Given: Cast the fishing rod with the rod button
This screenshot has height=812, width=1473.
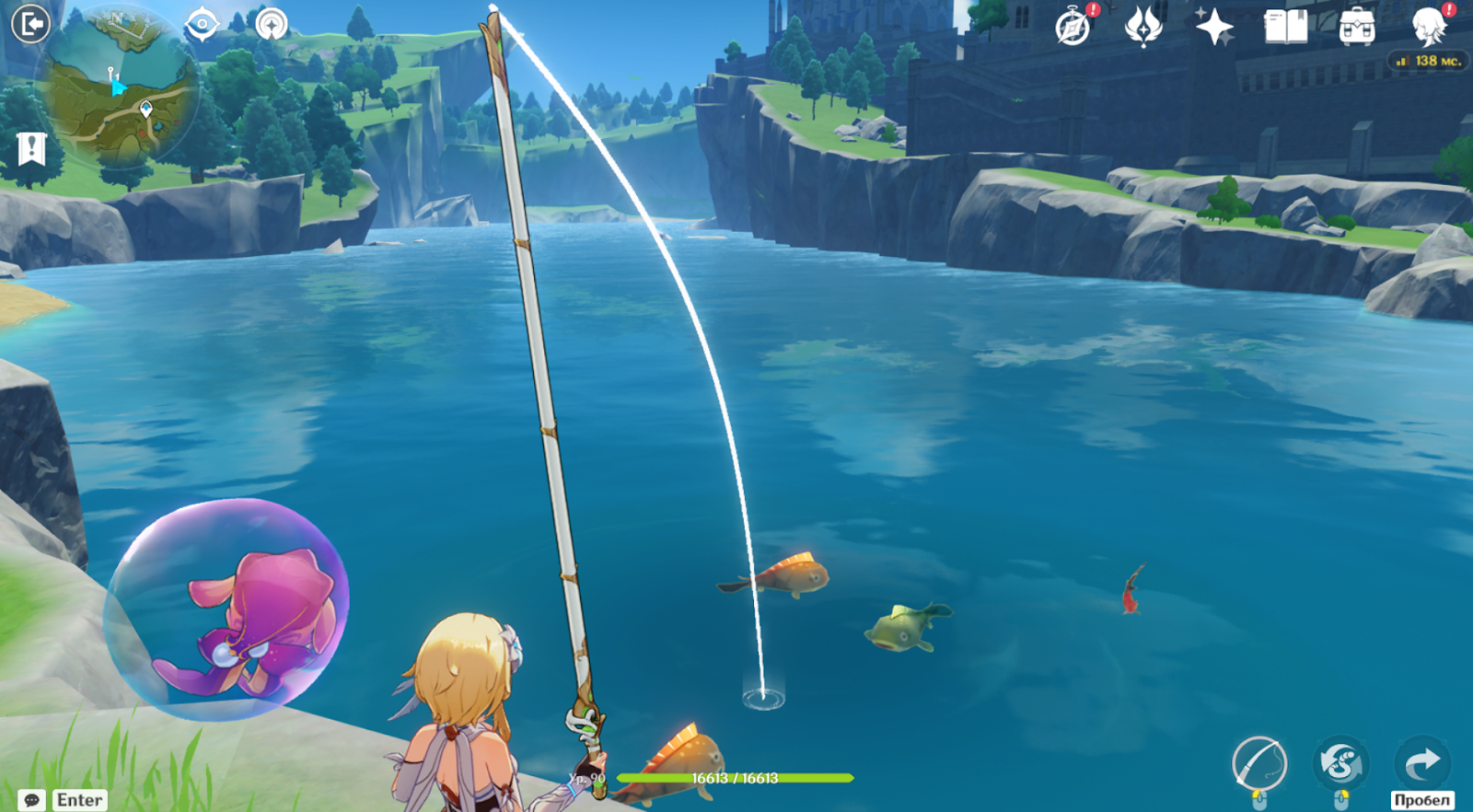Looking at the screenshot, I should pos(1258,763).
